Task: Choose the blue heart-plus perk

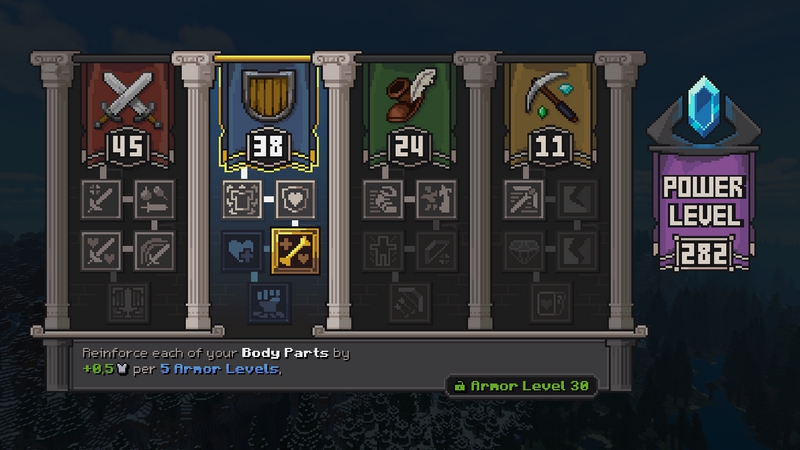Action: pos(244,250)
